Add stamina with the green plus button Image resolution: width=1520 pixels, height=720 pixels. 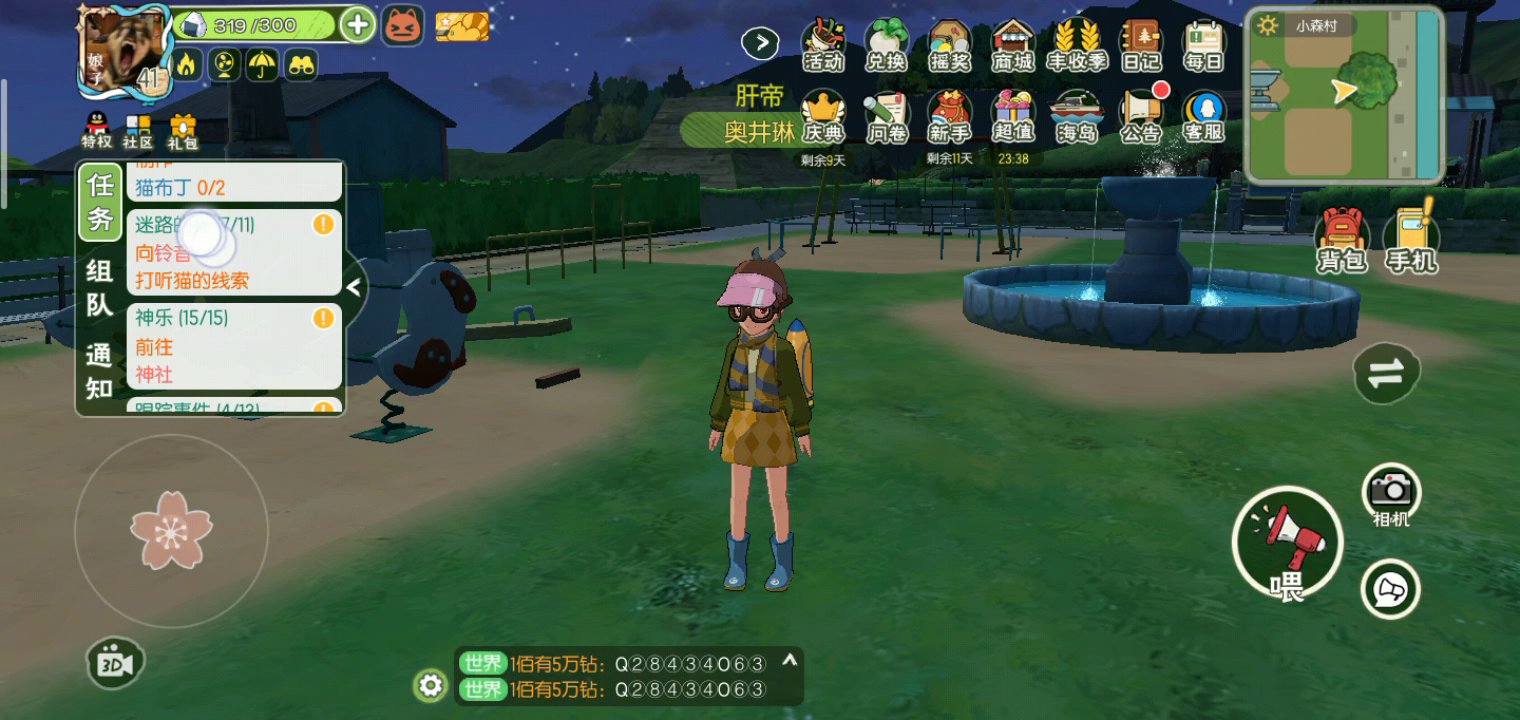click(357, 24)
